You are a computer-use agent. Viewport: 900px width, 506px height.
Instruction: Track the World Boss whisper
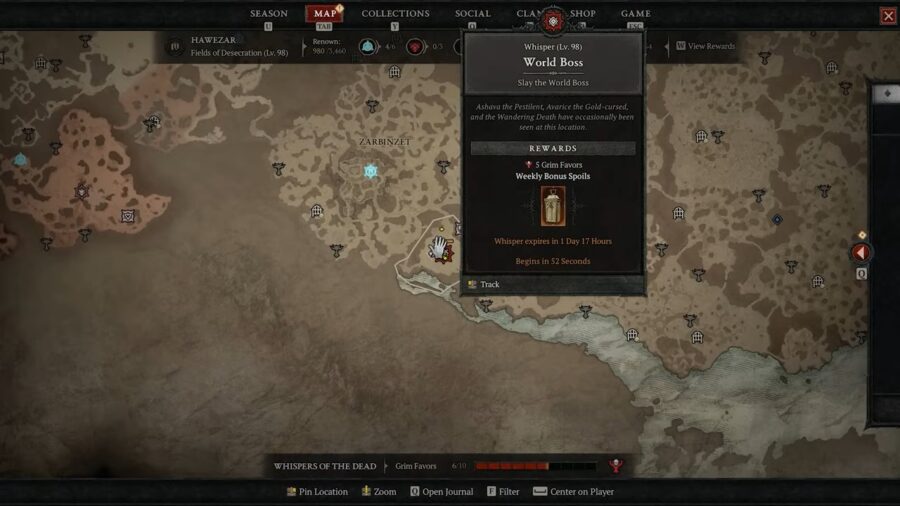pyautogui.click(x=489, y=285)
